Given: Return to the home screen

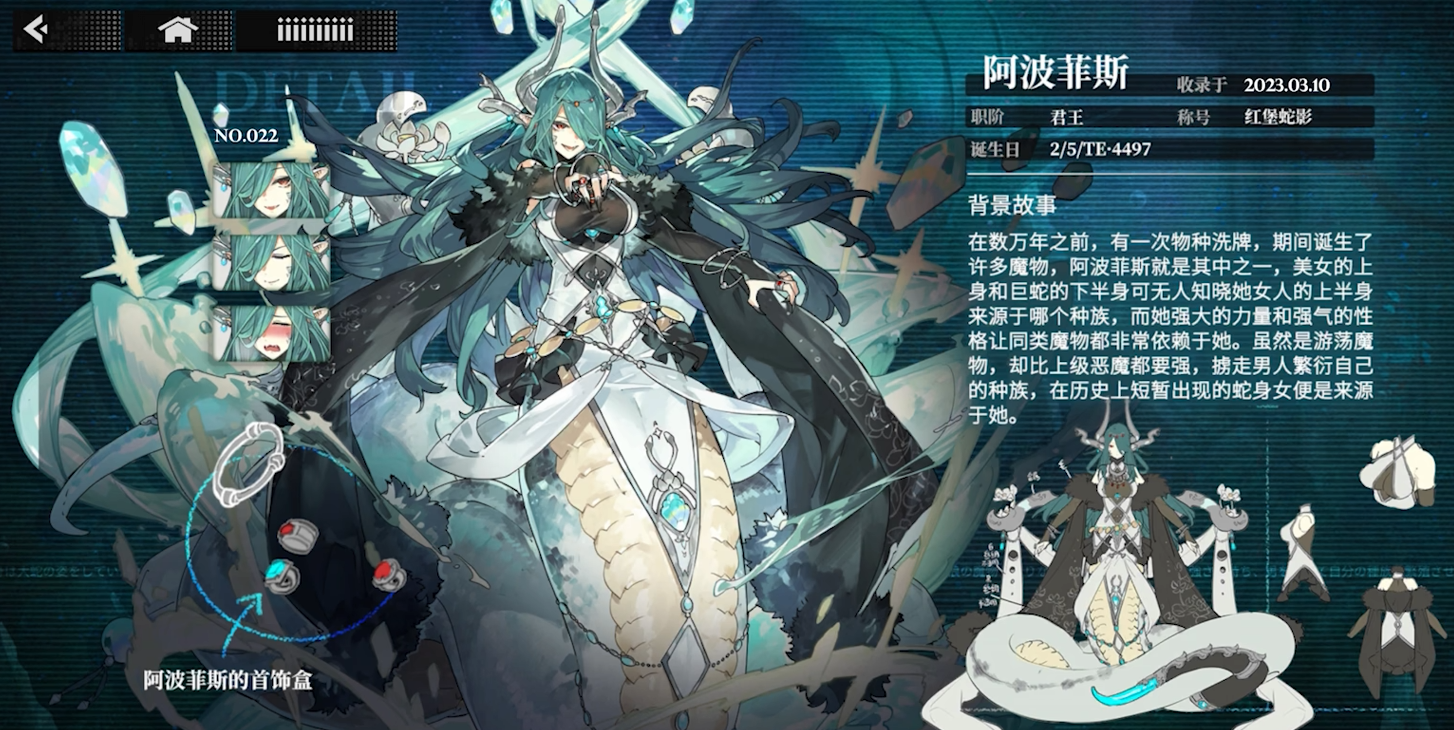Looking at the screenshot, I should click(177, 30).
